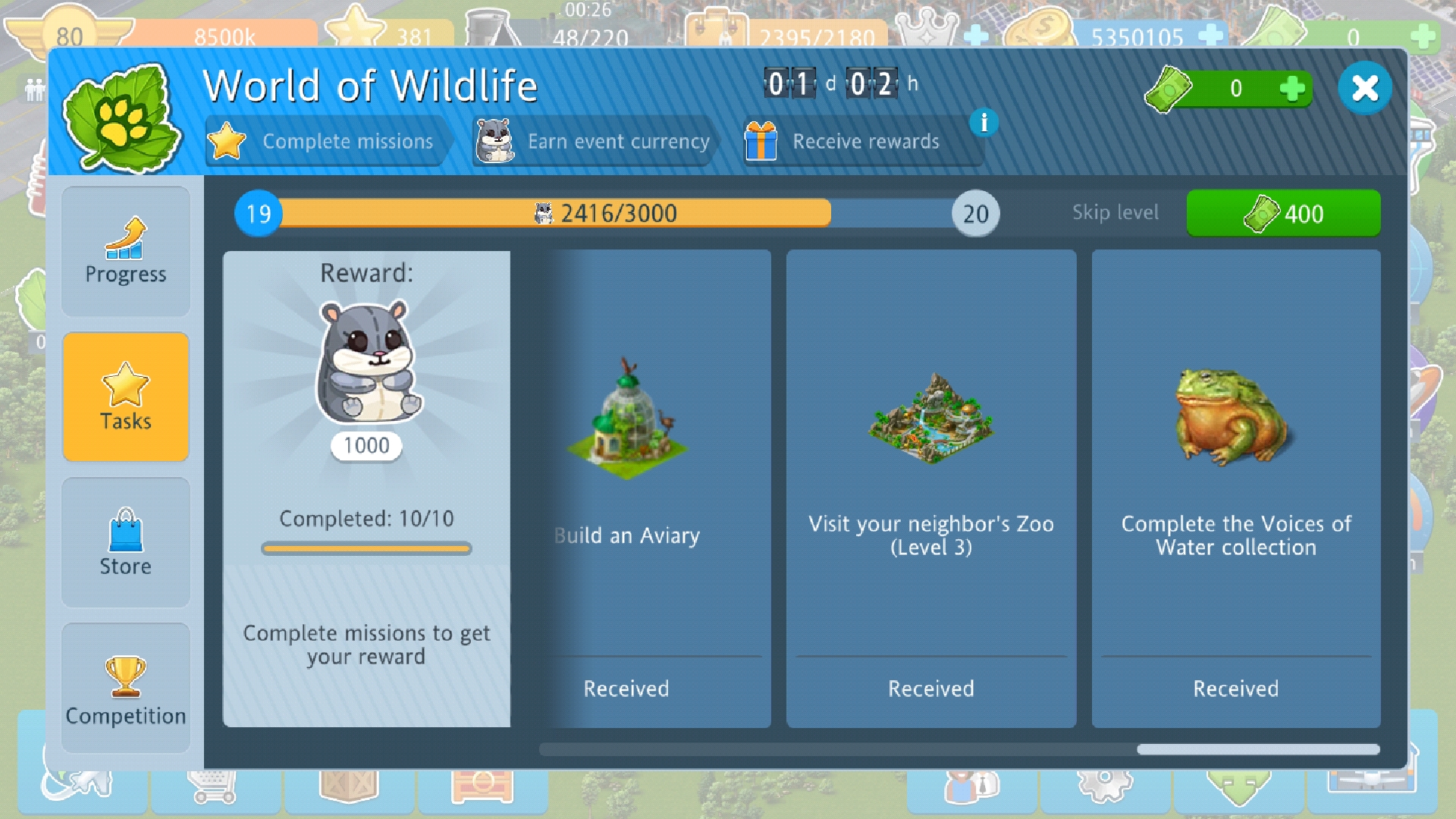
Task: Open the Competition tab
Action: coord(126,689)
